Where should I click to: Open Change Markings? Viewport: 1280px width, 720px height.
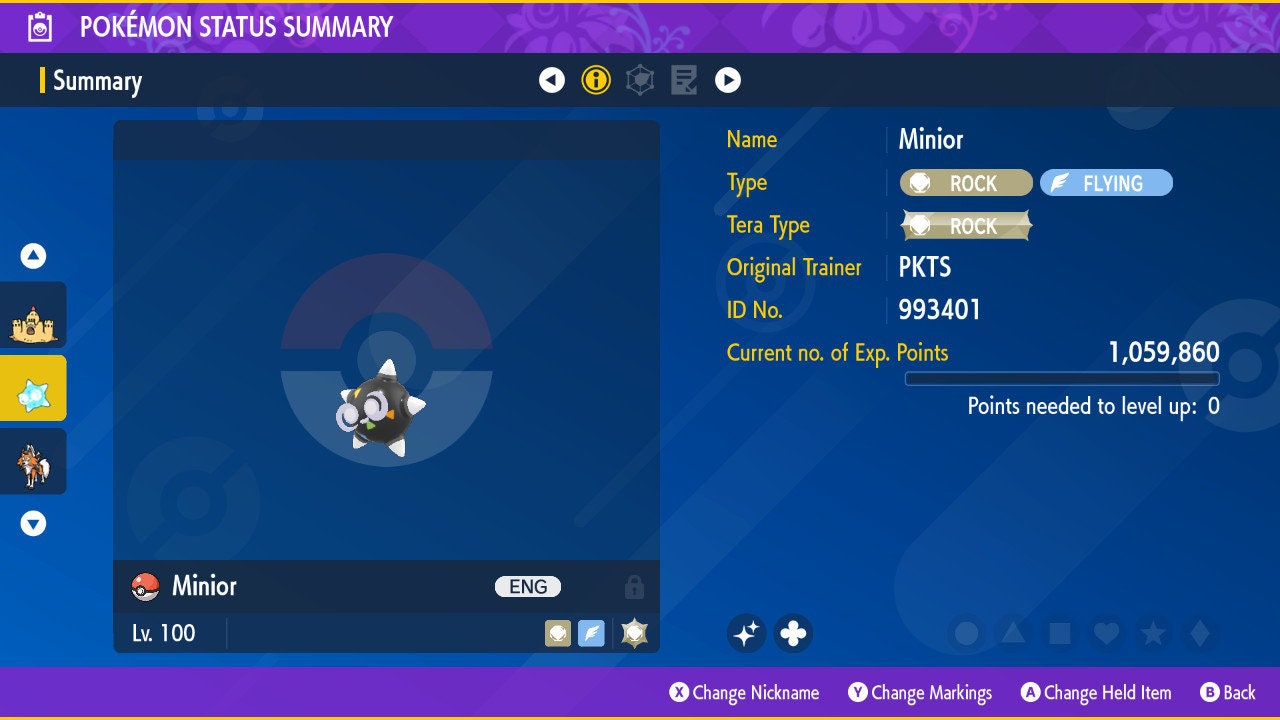[x=921, y=693]
